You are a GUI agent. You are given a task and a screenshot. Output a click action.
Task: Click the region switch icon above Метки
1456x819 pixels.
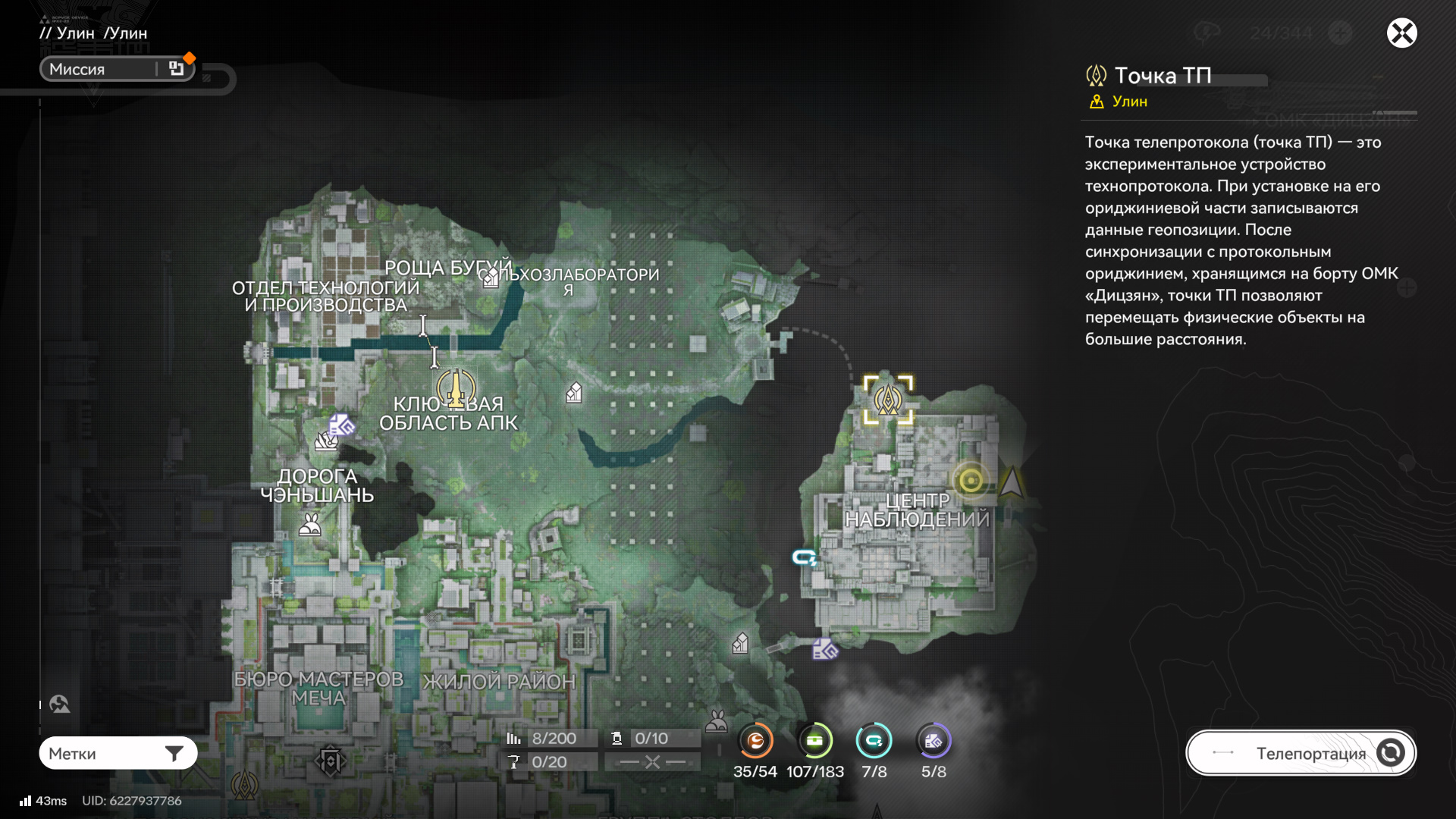[59, 704]
